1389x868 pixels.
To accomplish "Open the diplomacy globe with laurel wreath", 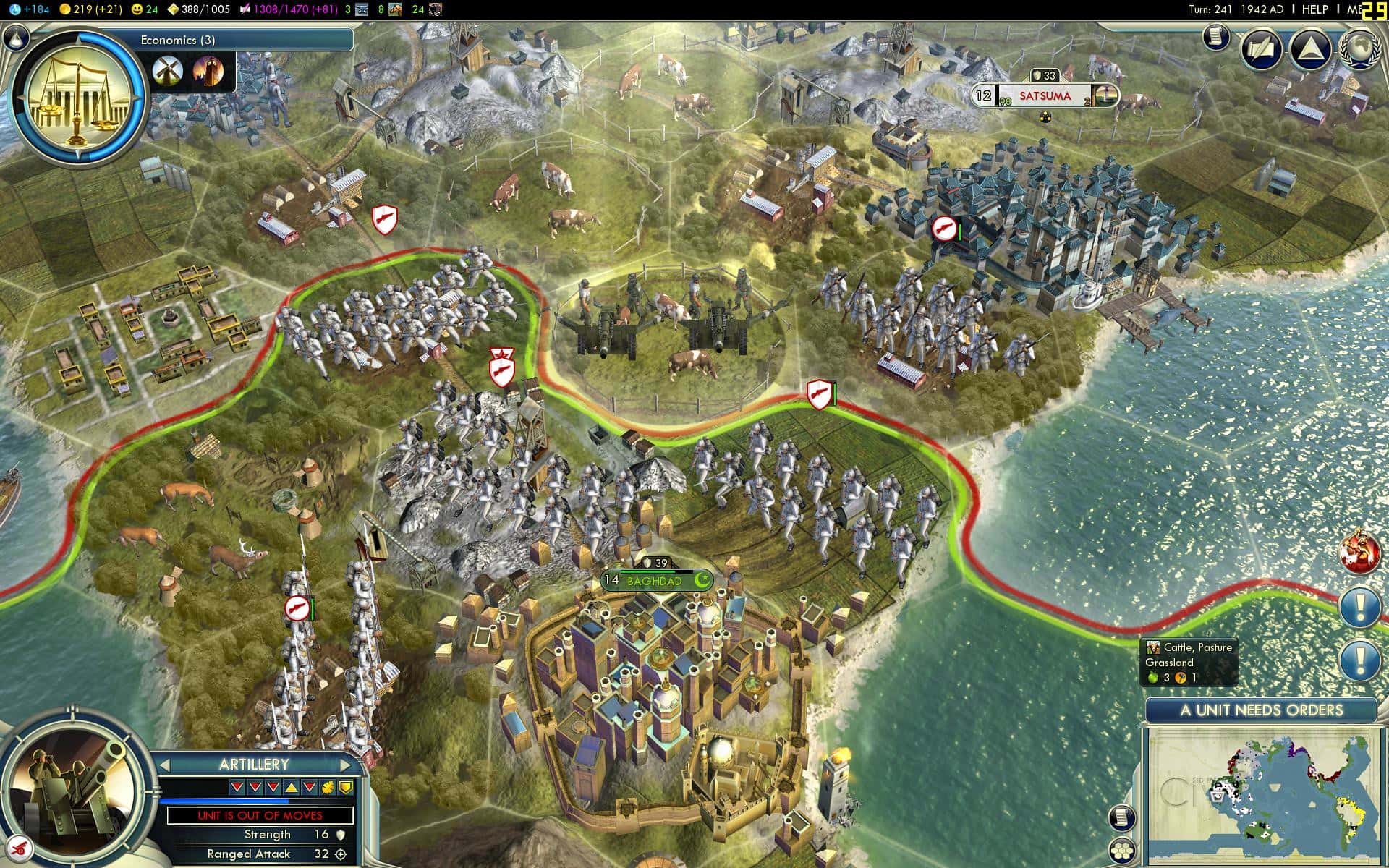I will pyautogui.click(x=1360, y=51).
